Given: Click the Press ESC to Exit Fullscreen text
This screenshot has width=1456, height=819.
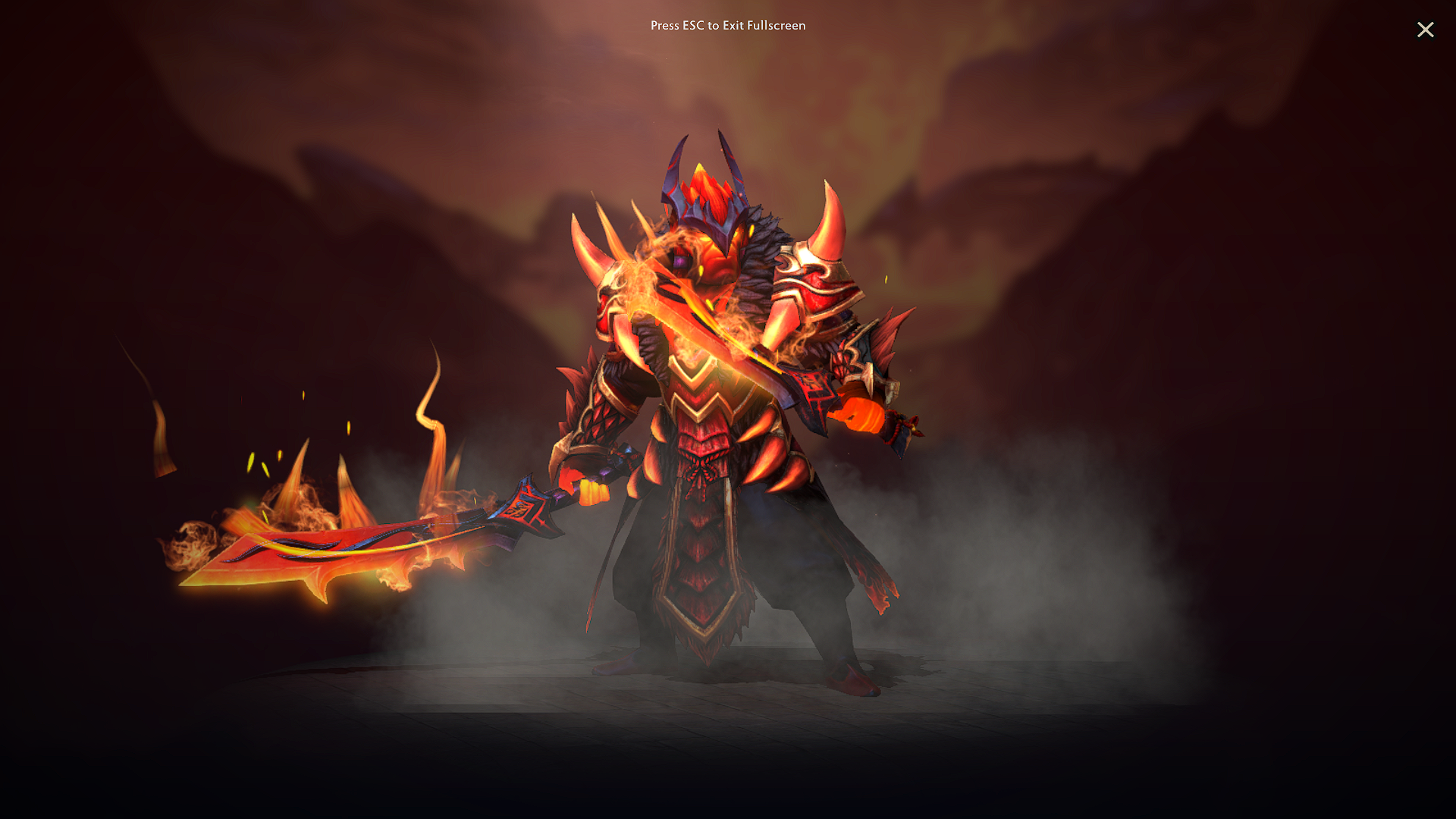Looking at the screenshot, I should tap(727, 26).
